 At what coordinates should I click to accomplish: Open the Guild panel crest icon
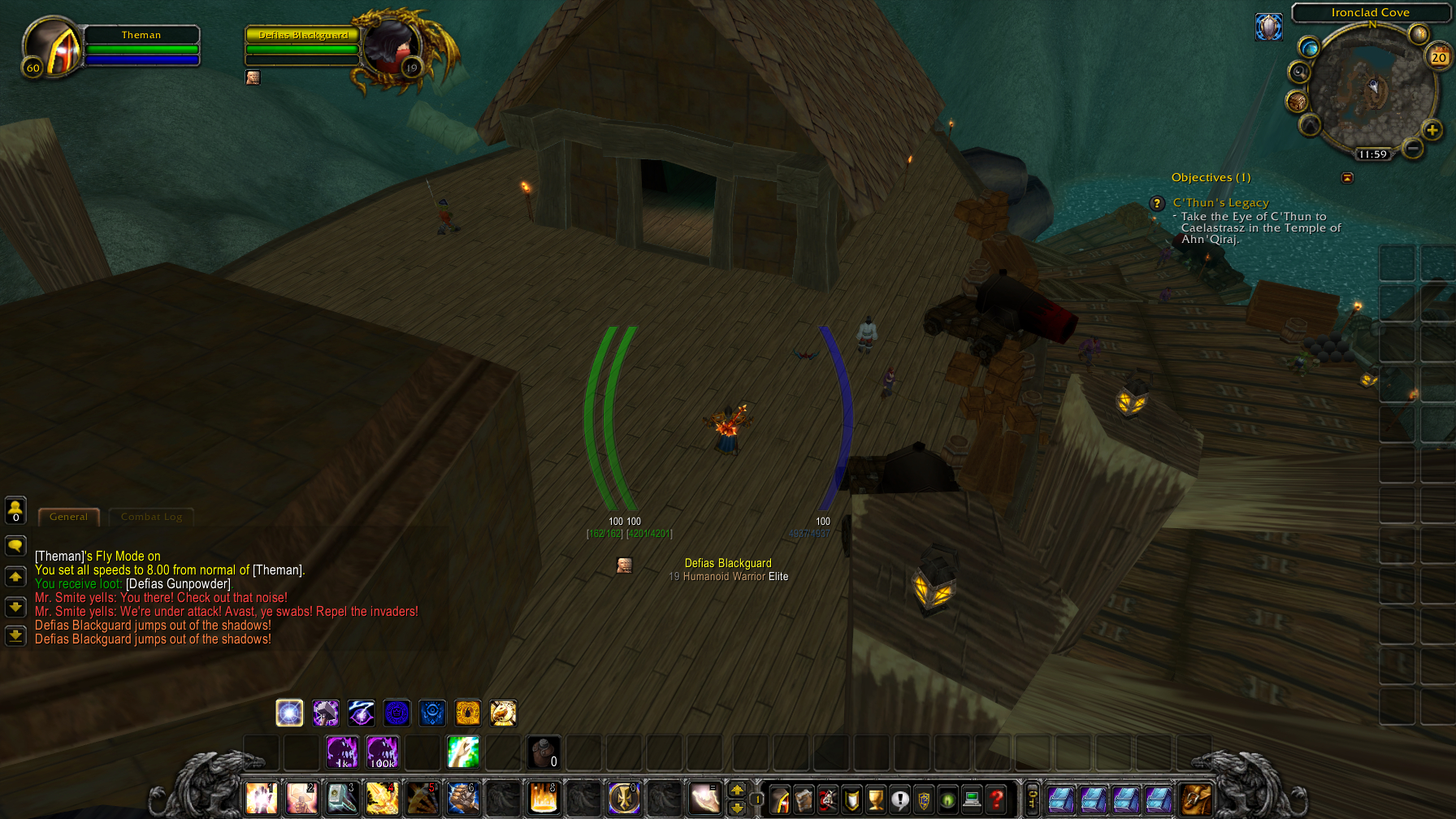tap(923, 799)
